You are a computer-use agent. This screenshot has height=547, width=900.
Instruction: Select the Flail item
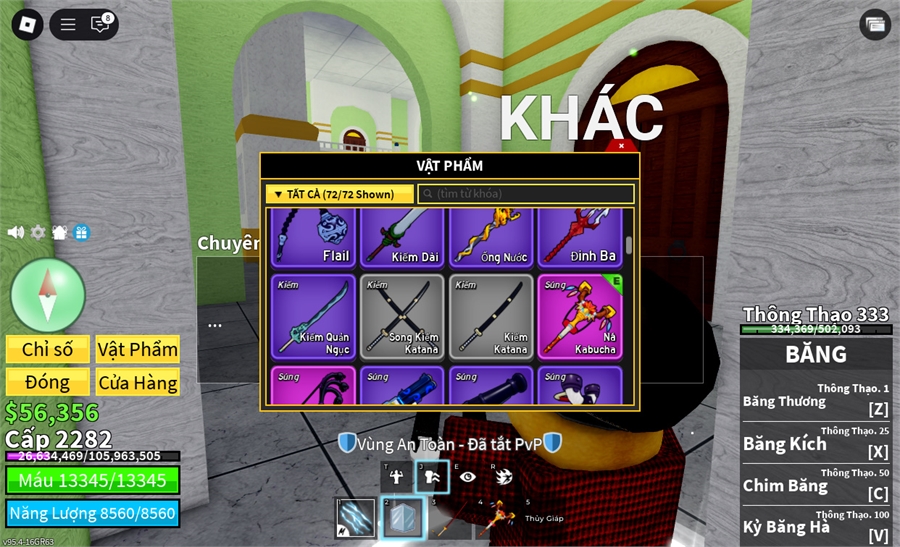(314, 237)
